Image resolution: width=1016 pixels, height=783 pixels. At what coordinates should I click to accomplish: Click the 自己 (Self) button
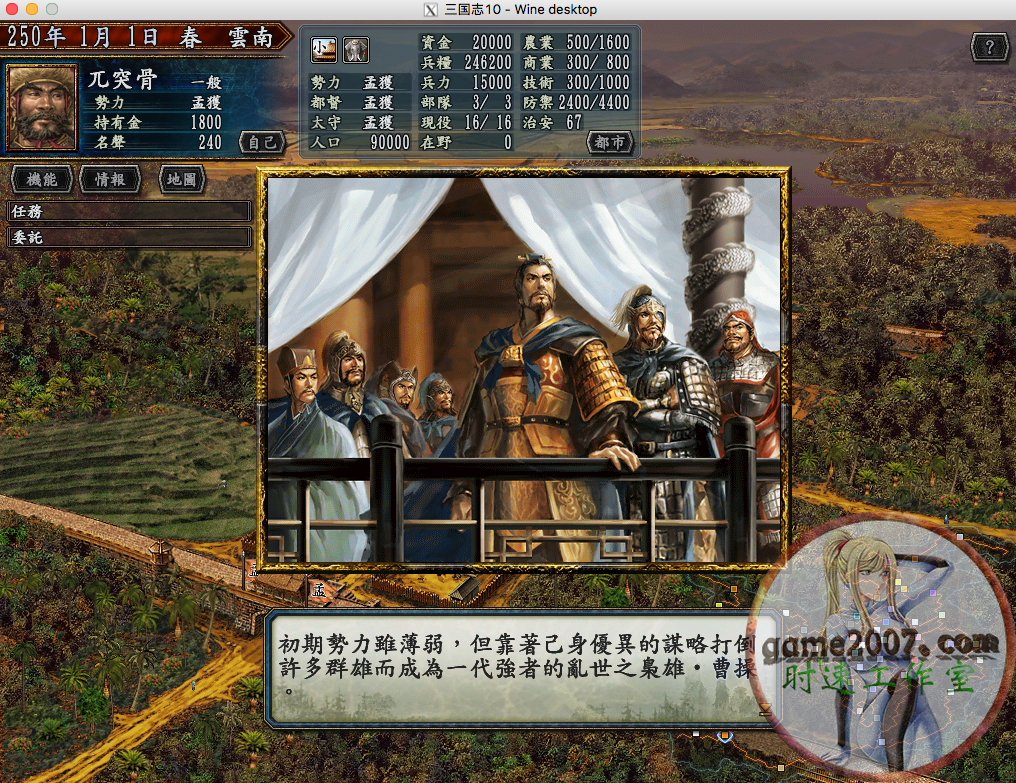[261, 143]
